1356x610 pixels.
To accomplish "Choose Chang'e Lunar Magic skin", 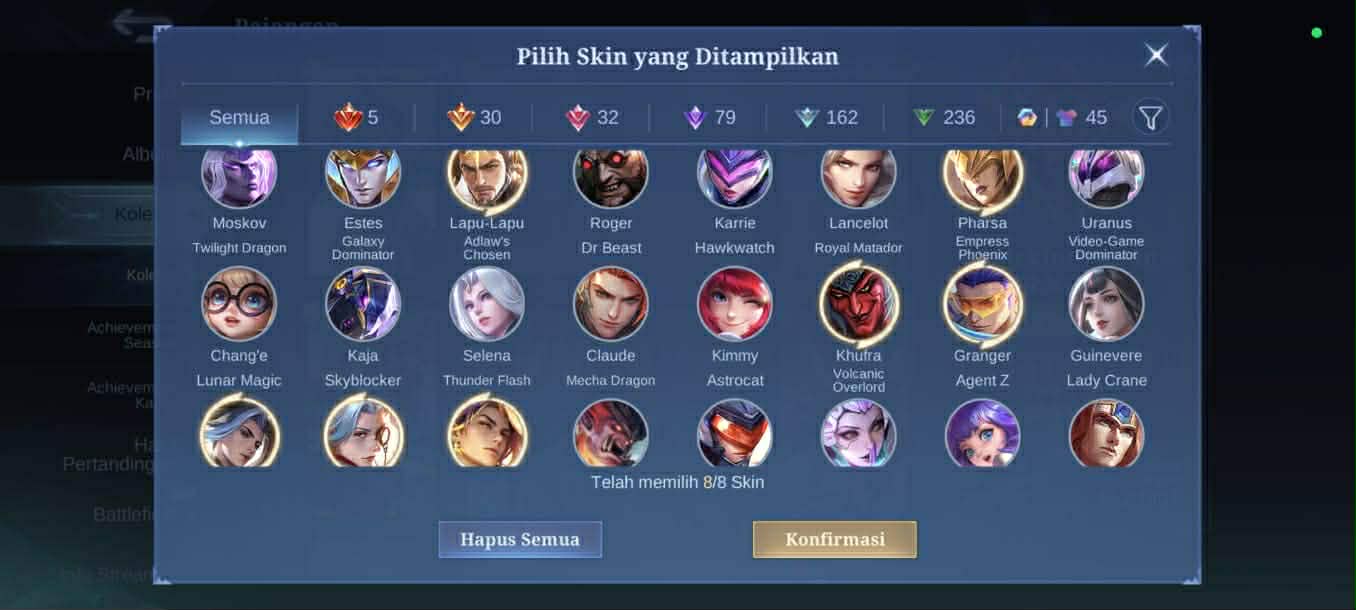I will tap(239, 304).
